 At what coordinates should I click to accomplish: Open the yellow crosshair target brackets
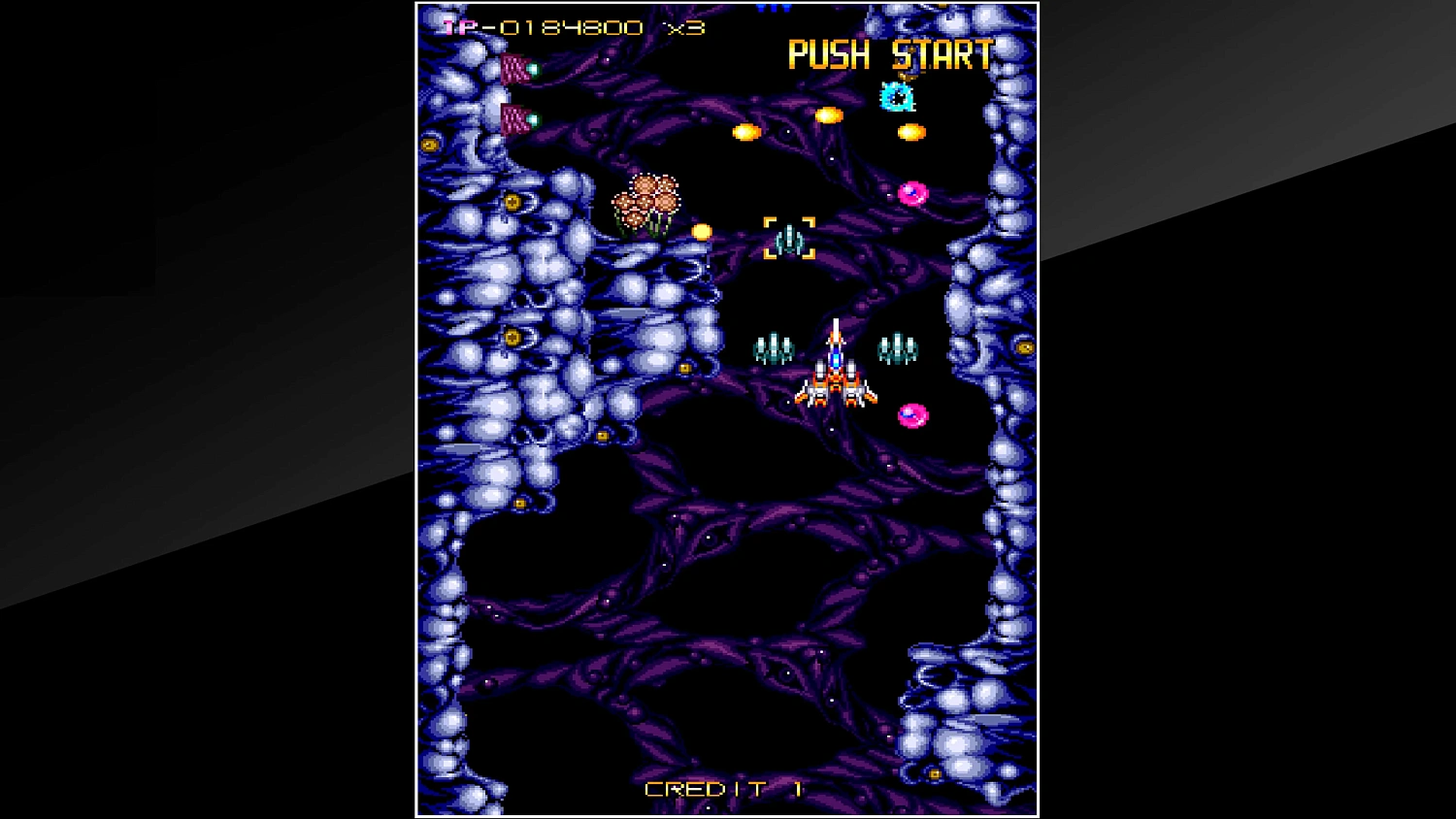(x=788, y=236)
